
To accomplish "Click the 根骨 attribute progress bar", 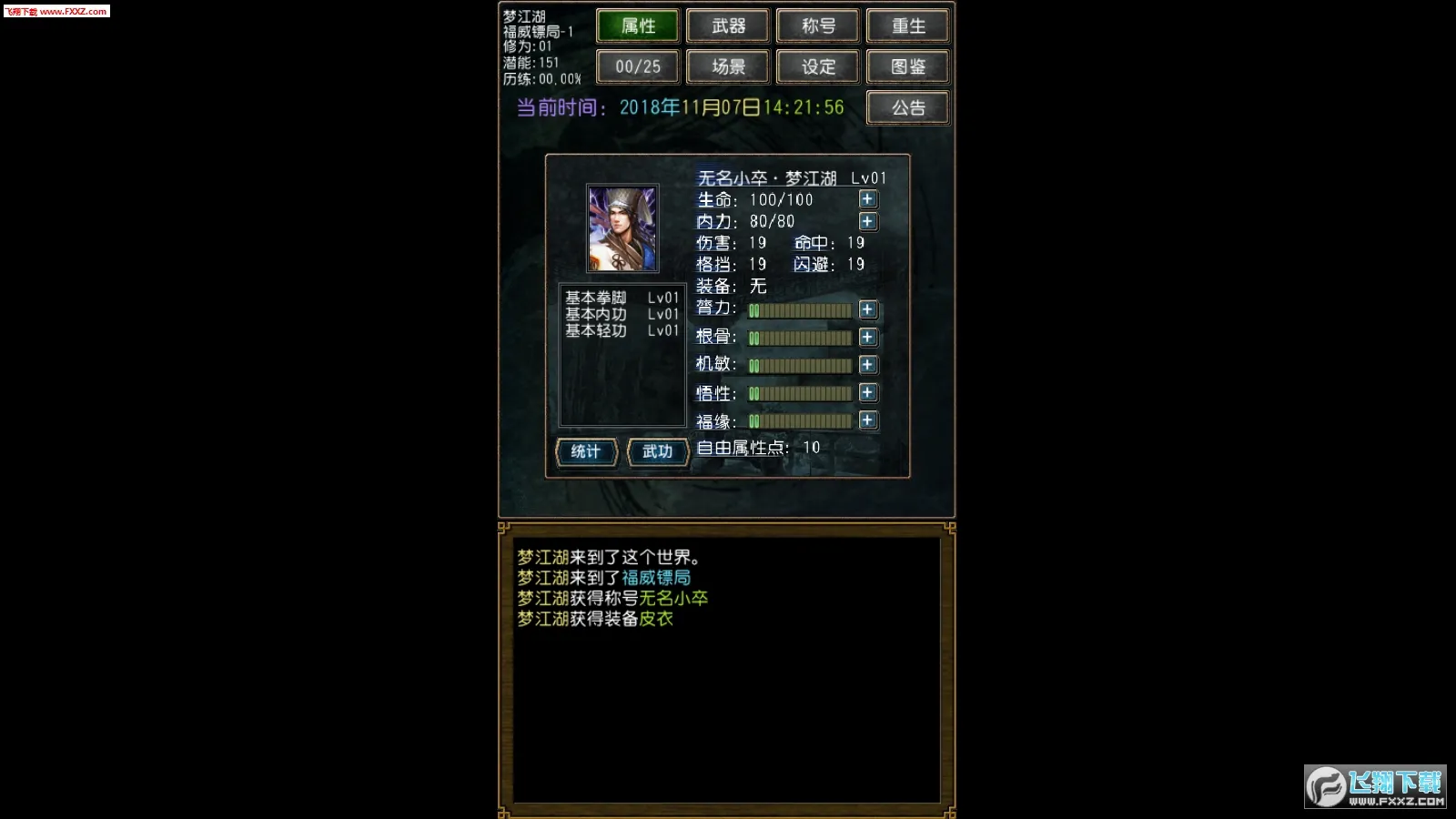I will 801,337.
